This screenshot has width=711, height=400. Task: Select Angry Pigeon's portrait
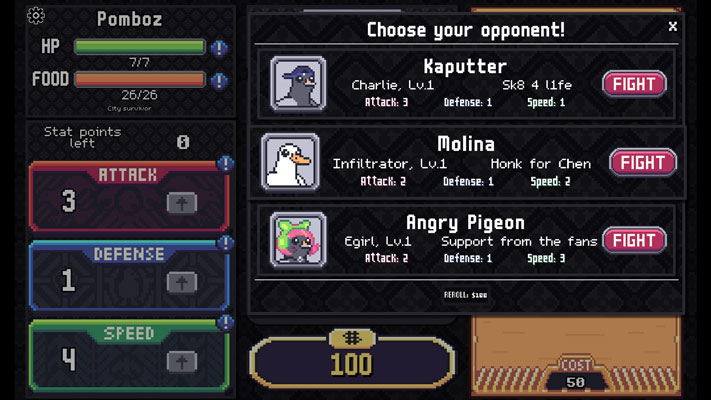pyautogui.click(x=298, y=240)
